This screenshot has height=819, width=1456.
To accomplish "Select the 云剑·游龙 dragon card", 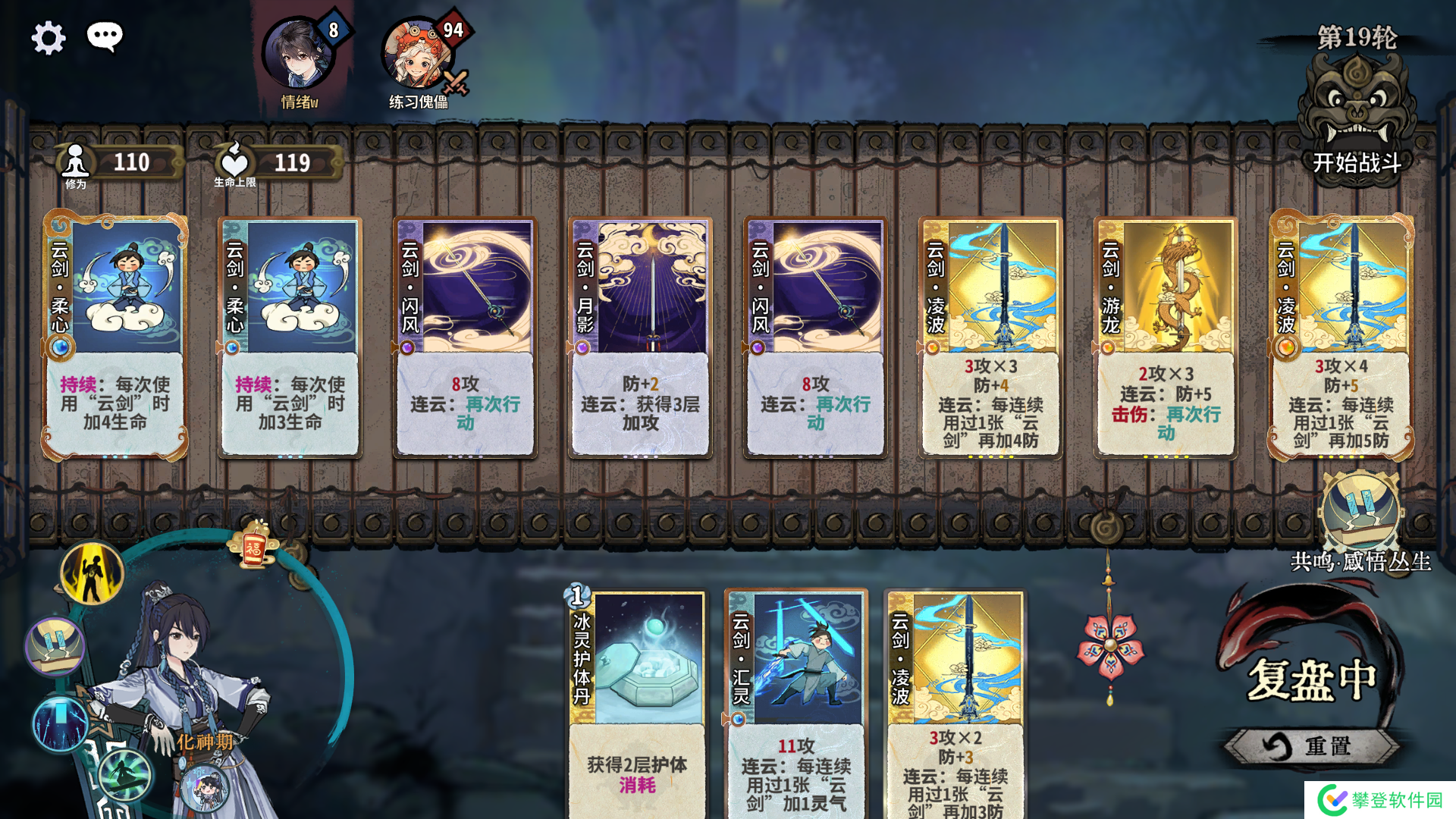I will click(1166, 337).
